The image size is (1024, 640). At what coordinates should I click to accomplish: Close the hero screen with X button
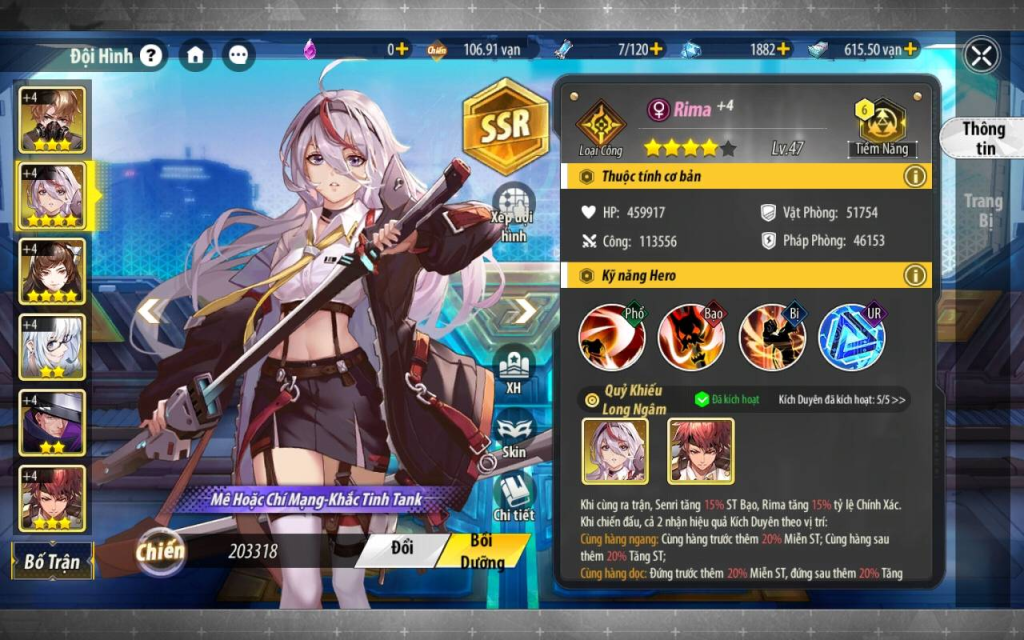pos(982,54)
